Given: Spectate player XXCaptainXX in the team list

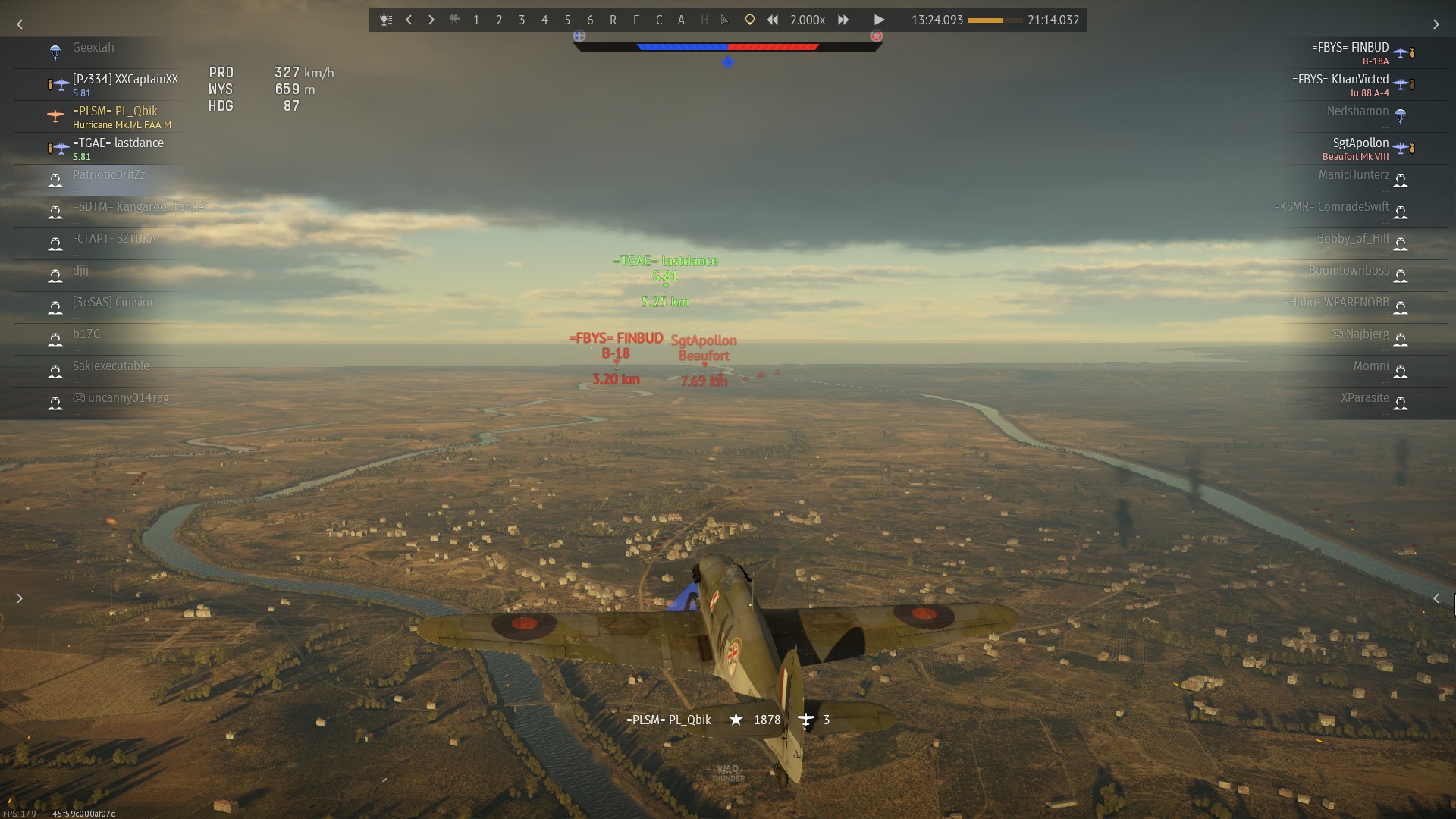Looking at the screenshot, I should 125,84.
